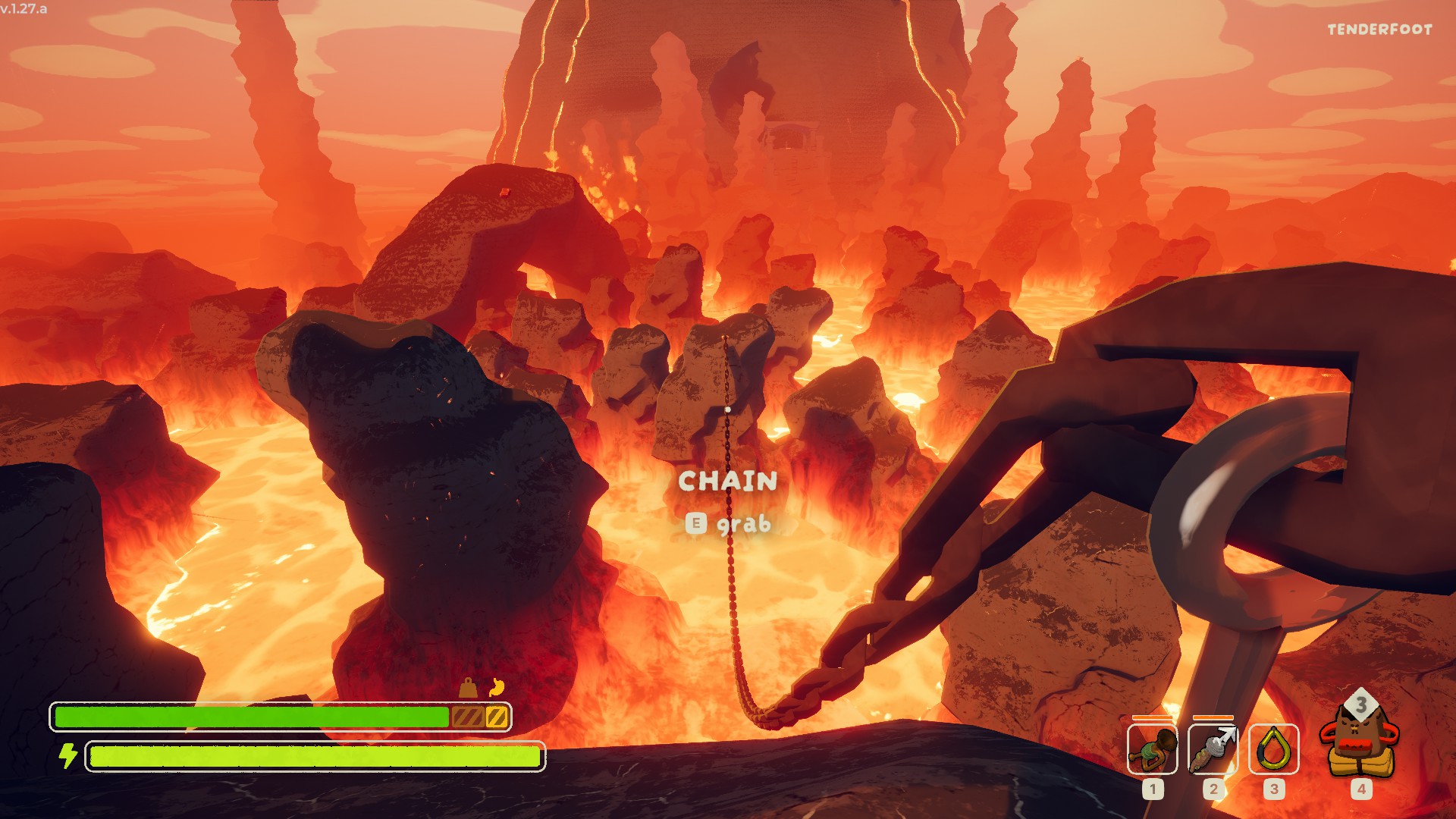1456x819 pixels.
Task: Open the cat-face backpack slot
Action: tap(1360, 741)
